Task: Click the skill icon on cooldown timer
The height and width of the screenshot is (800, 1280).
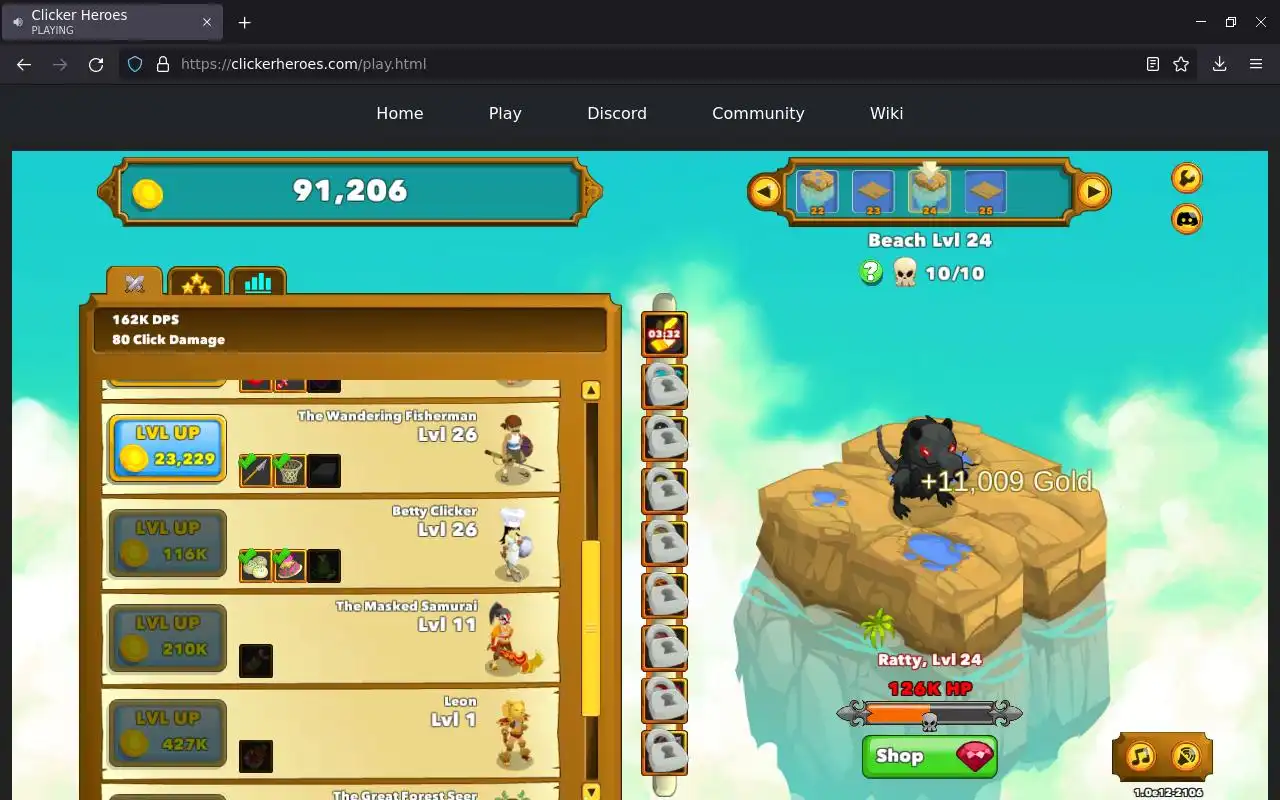Action: point(664,335)
